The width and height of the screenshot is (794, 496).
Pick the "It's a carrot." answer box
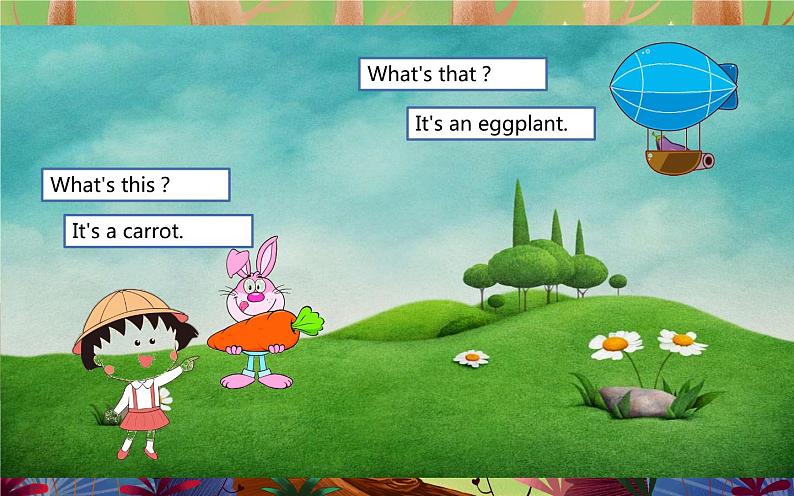point(158,231)
